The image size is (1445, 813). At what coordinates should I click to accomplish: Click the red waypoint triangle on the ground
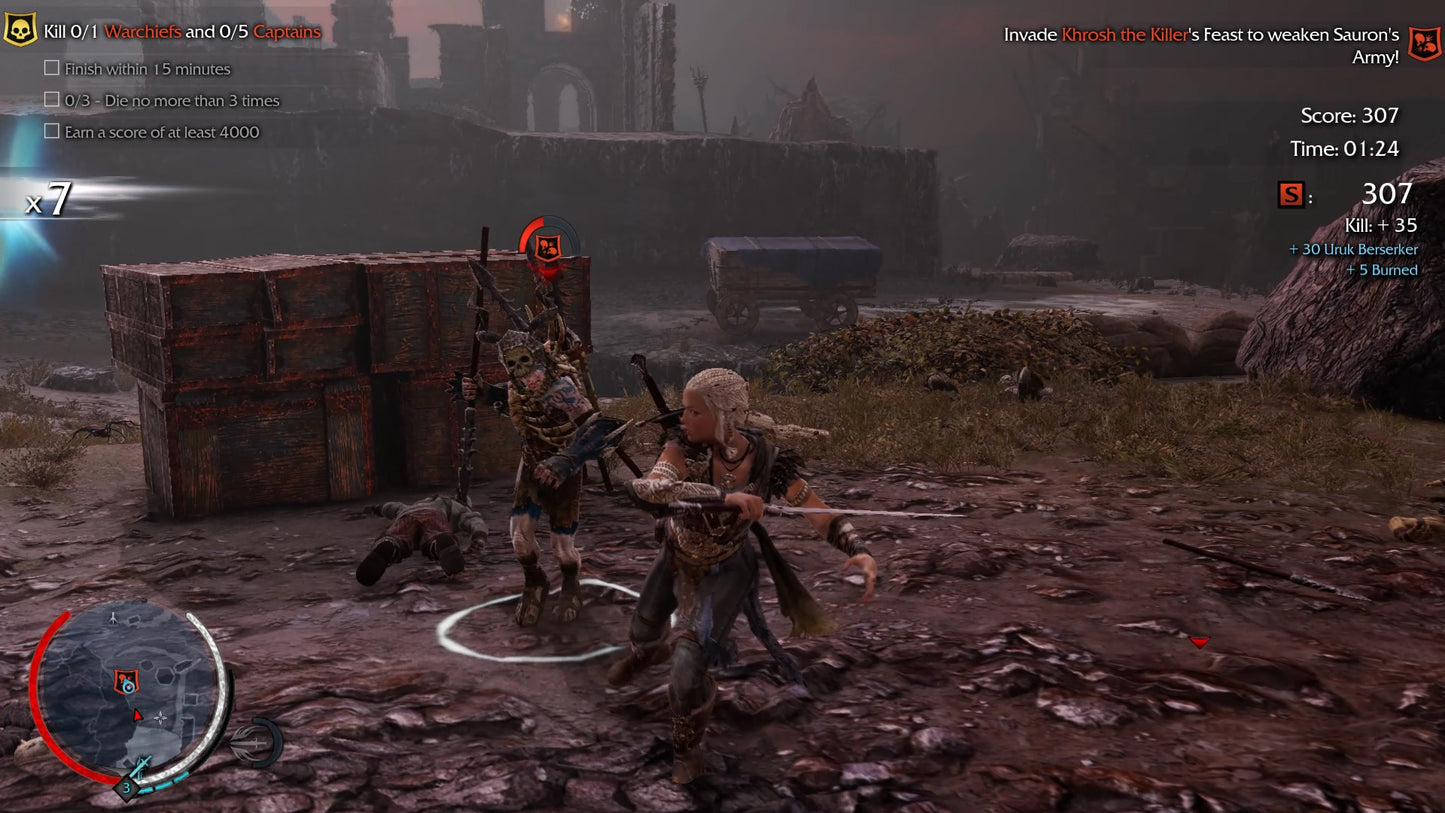[1198, 643]
